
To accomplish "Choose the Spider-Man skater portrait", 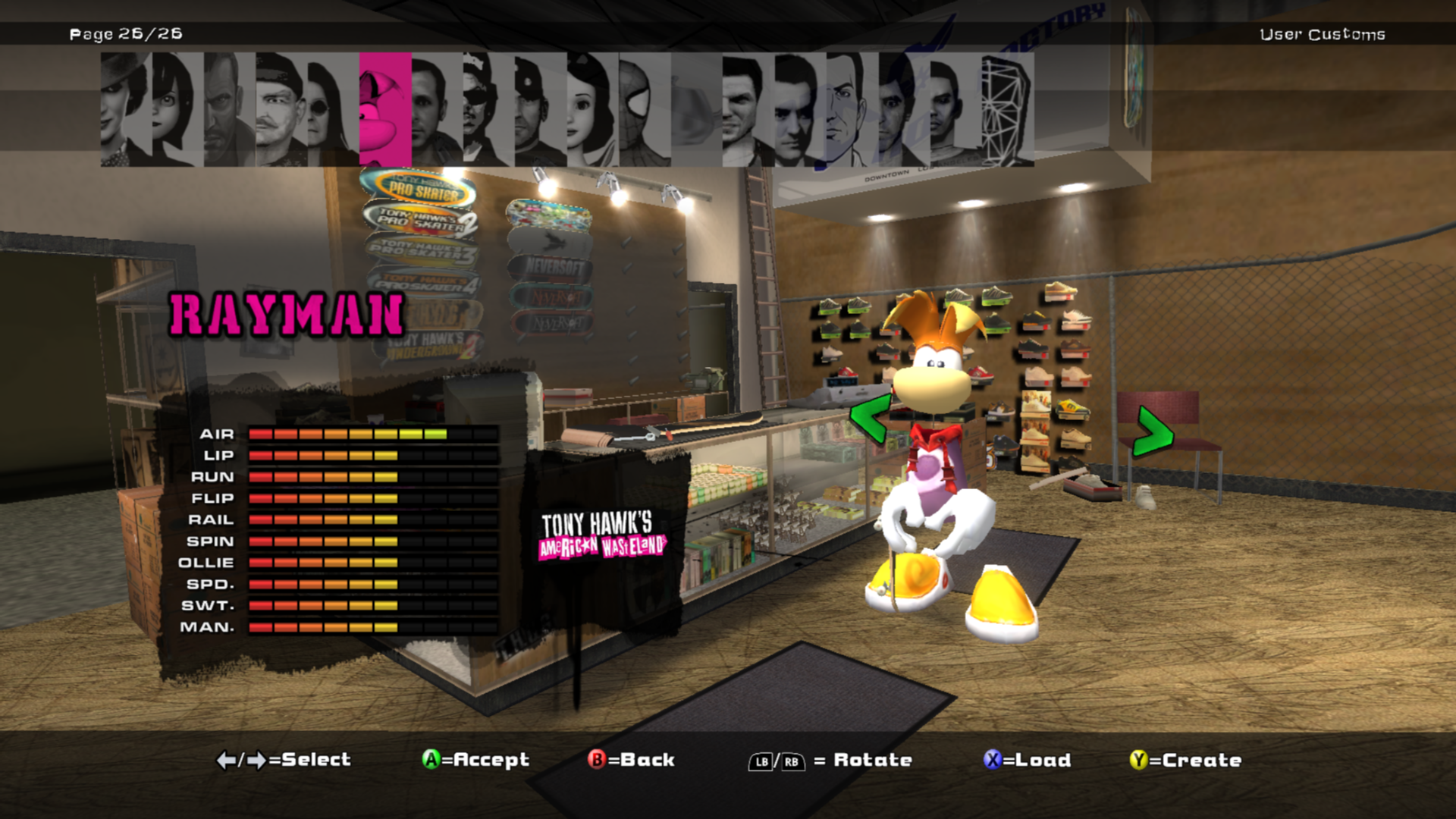I will 644,109.
